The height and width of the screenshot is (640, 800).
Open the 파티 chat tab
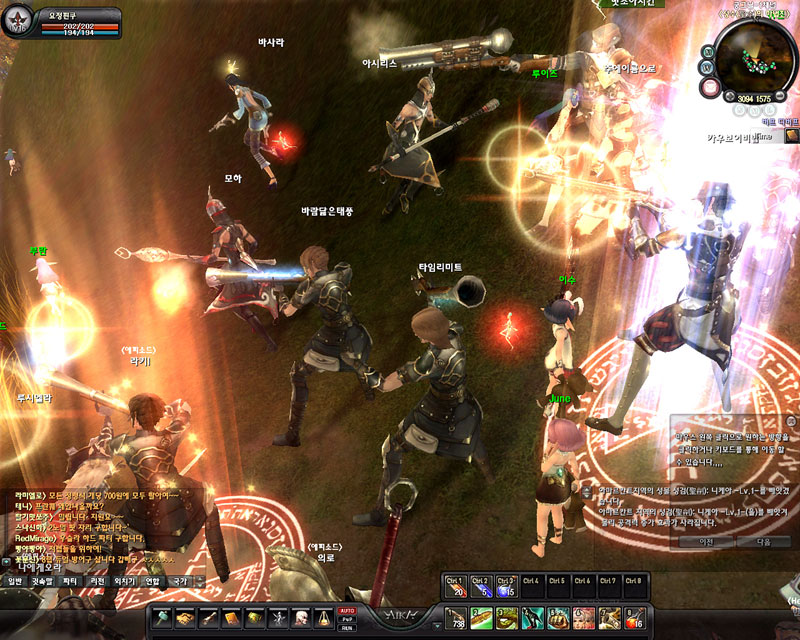pyautogui.click(x=70, y=580)
